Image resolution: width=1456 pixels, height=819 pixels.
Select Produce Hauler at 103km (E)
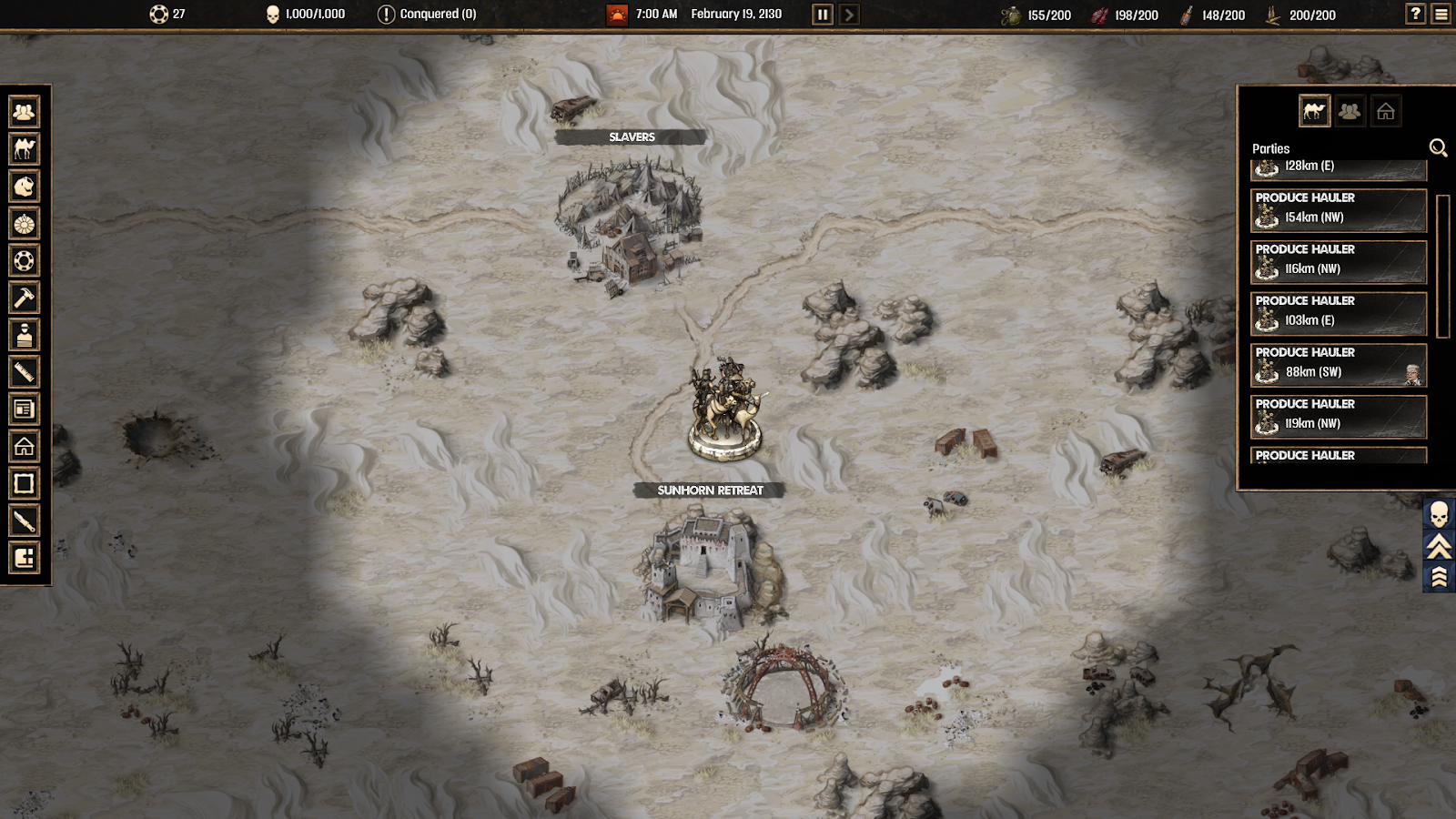(1338, 313)
